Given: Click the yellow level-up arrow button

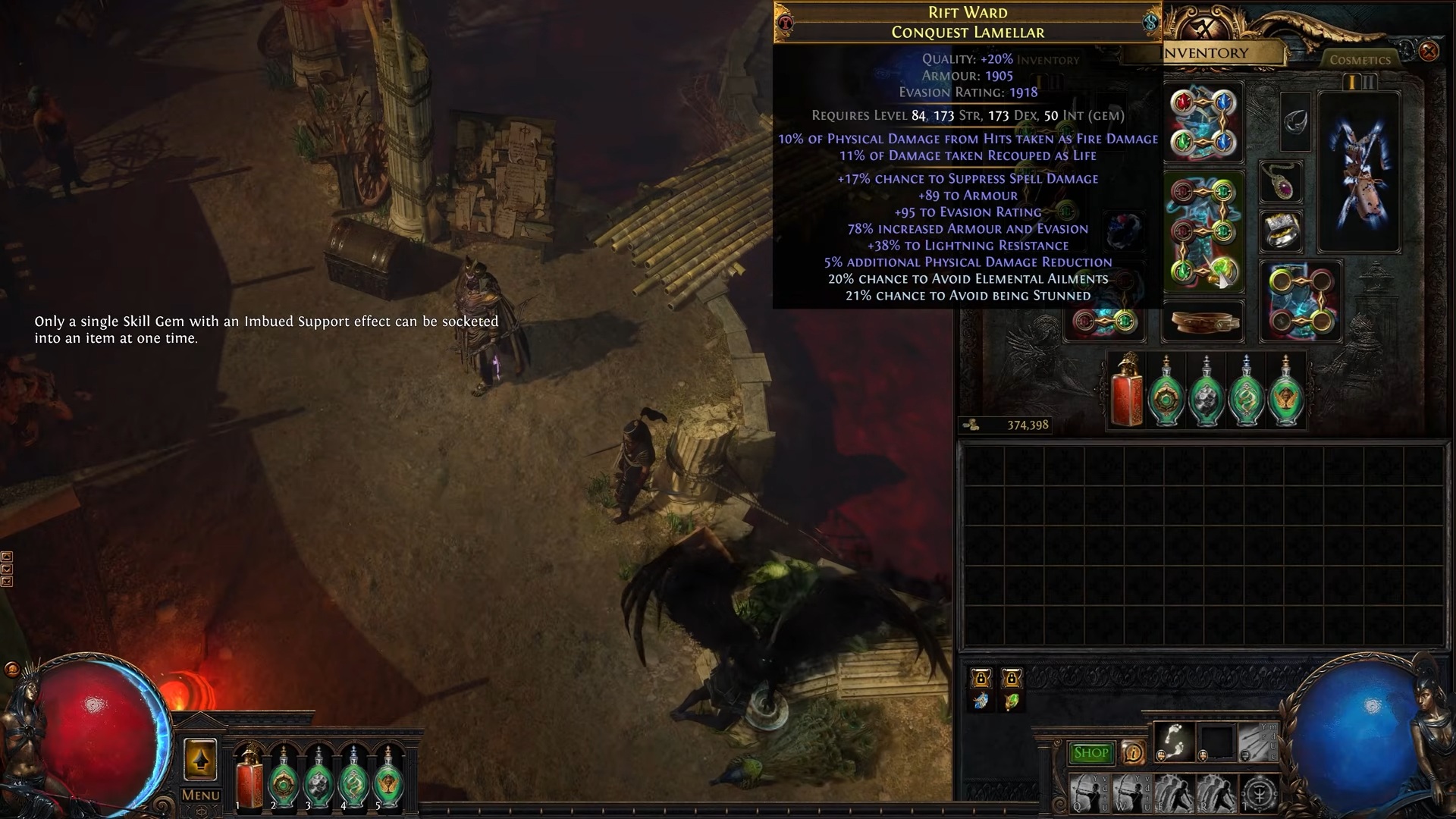Looking at the screenshot, I should pyautogui.click(x=200, y=760).
